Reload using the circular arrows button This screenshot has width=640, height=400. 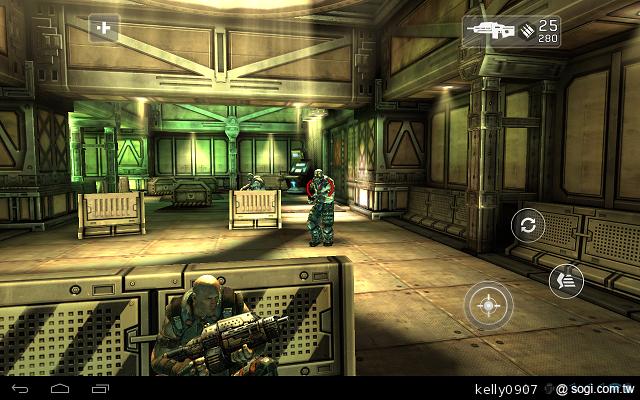pyautogui.click(x=529, y=225)
